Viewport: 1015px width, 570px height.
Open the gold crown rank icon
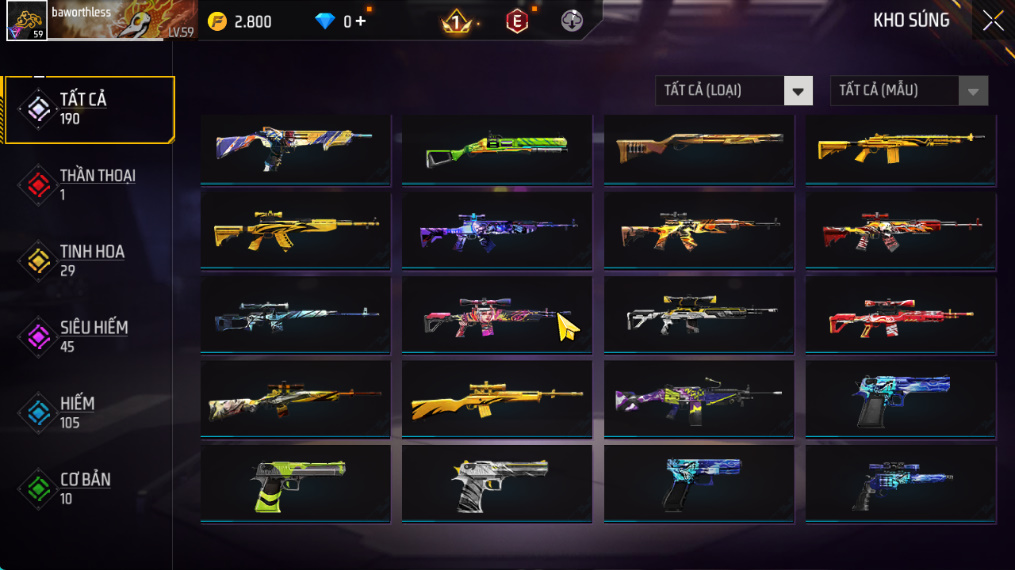coord(457,21)
